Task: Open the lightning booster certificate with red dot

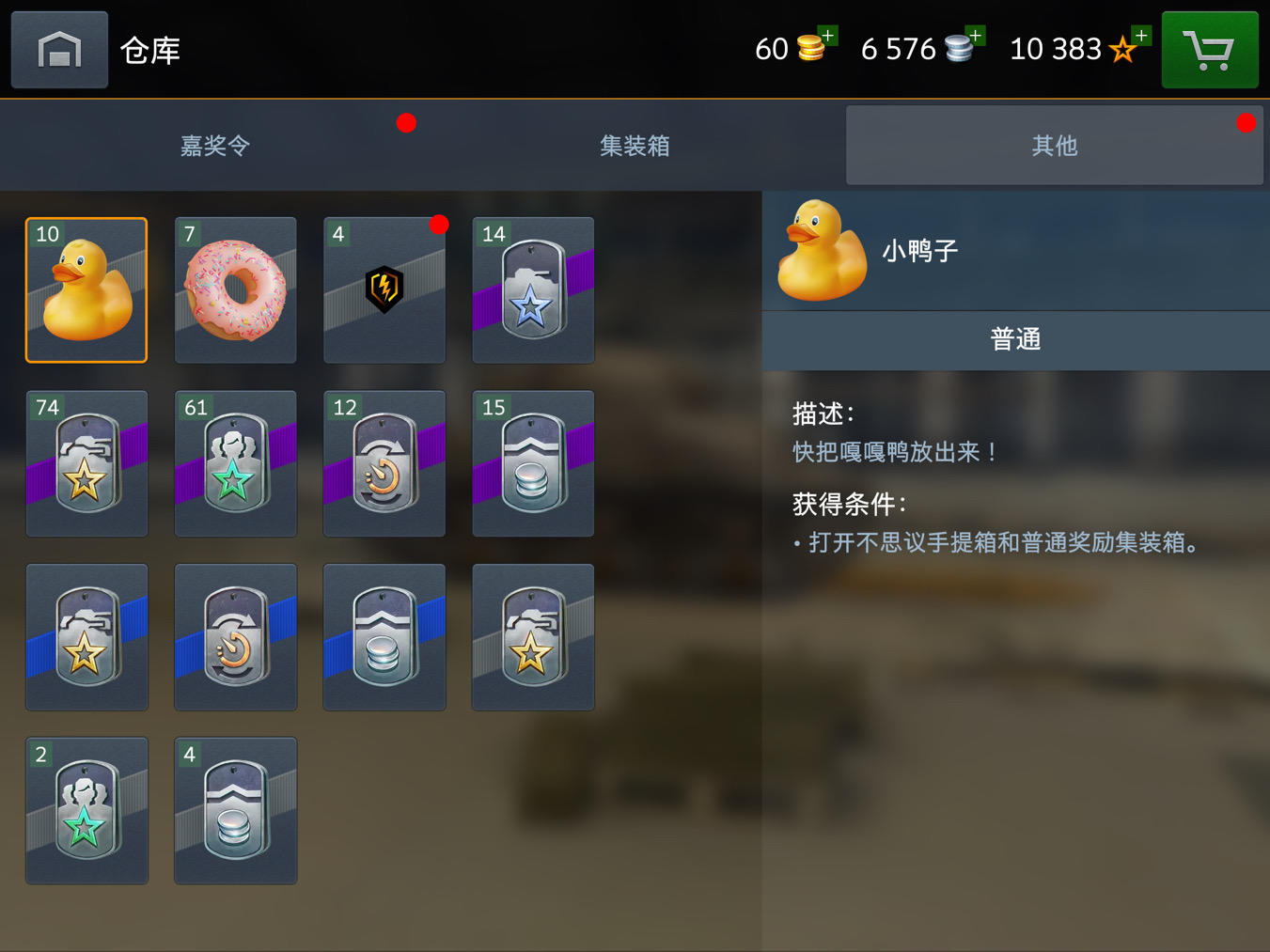Action: [x=384, y=289]
